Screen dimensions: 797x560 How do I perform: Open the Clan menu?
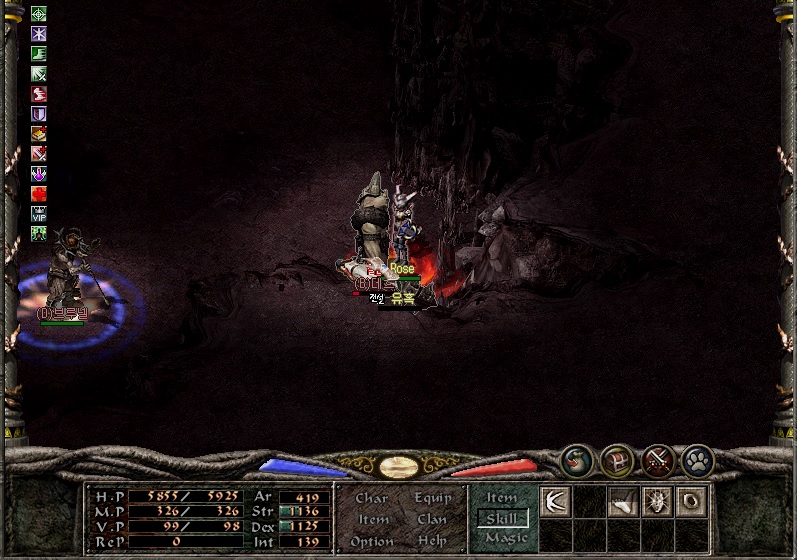pos(432,519)
